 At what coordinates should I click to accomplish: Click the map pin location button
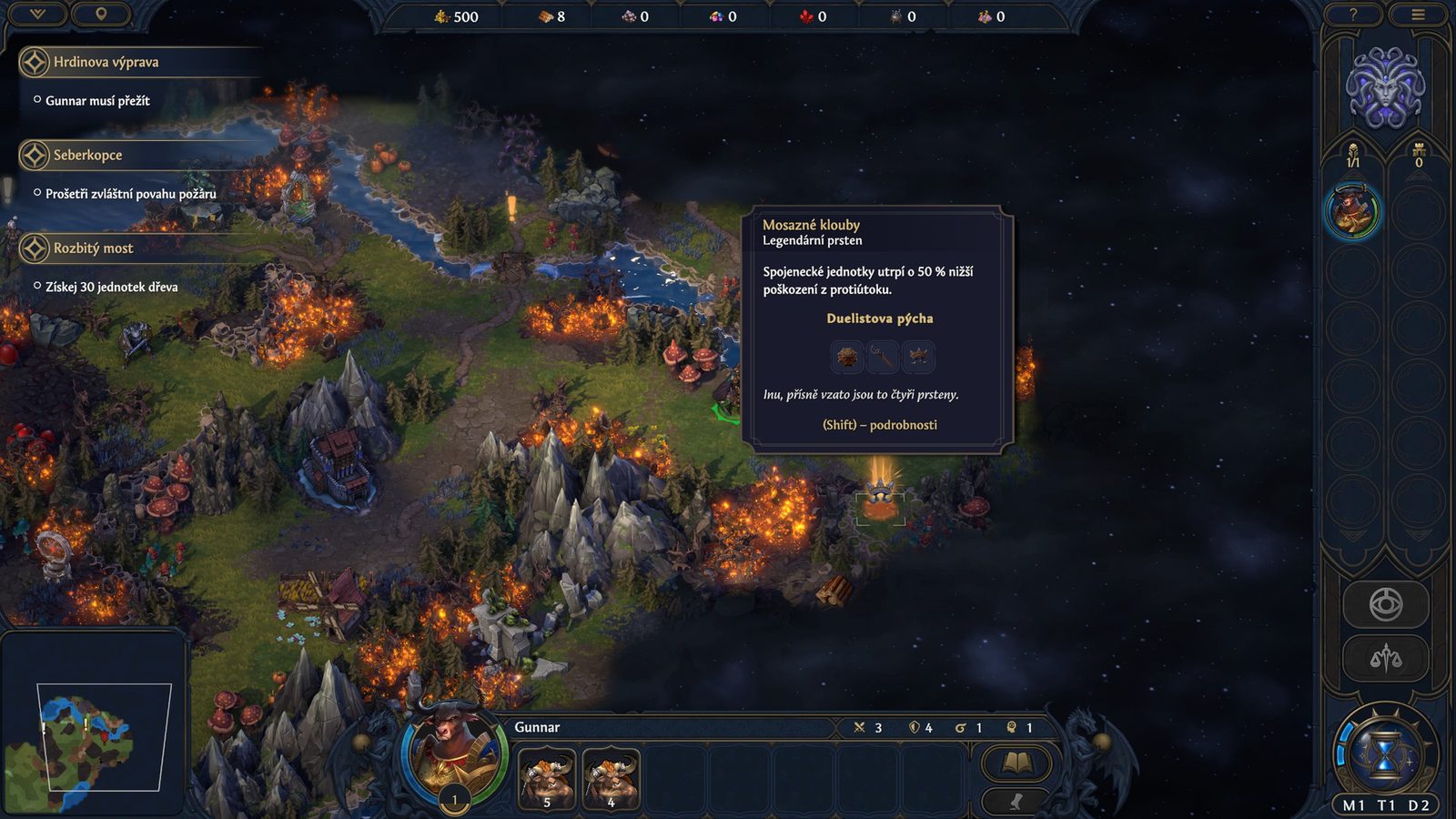[101, 14]
